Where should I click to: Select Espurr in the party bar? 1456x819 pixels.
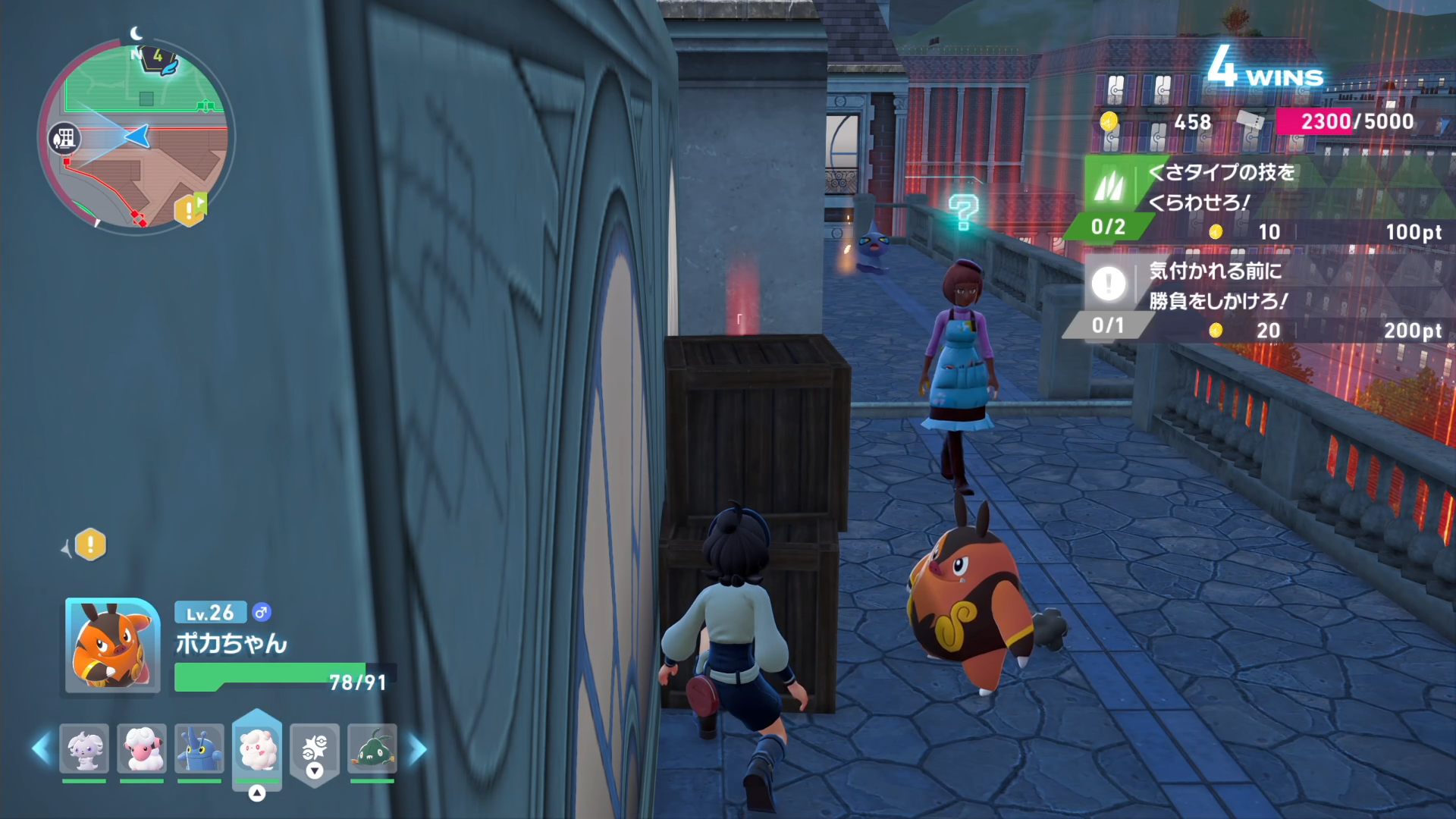tap(84, 748)
